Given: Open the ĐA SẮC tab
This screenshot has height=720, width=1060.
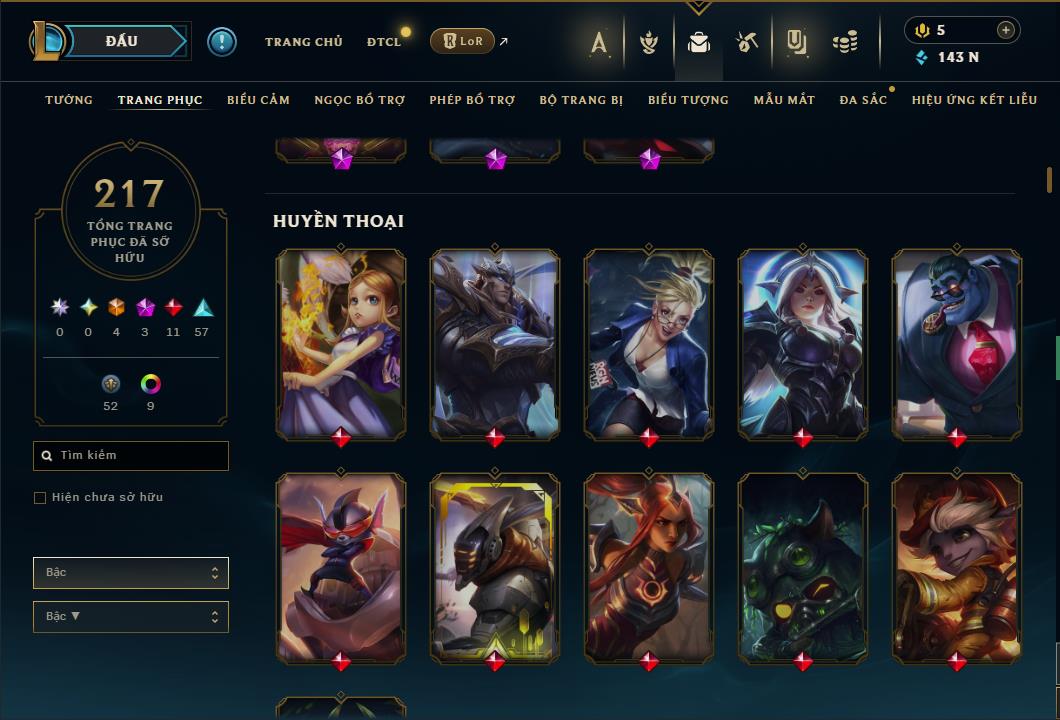Looking at the screenshot, I should (x=863, y=100).
